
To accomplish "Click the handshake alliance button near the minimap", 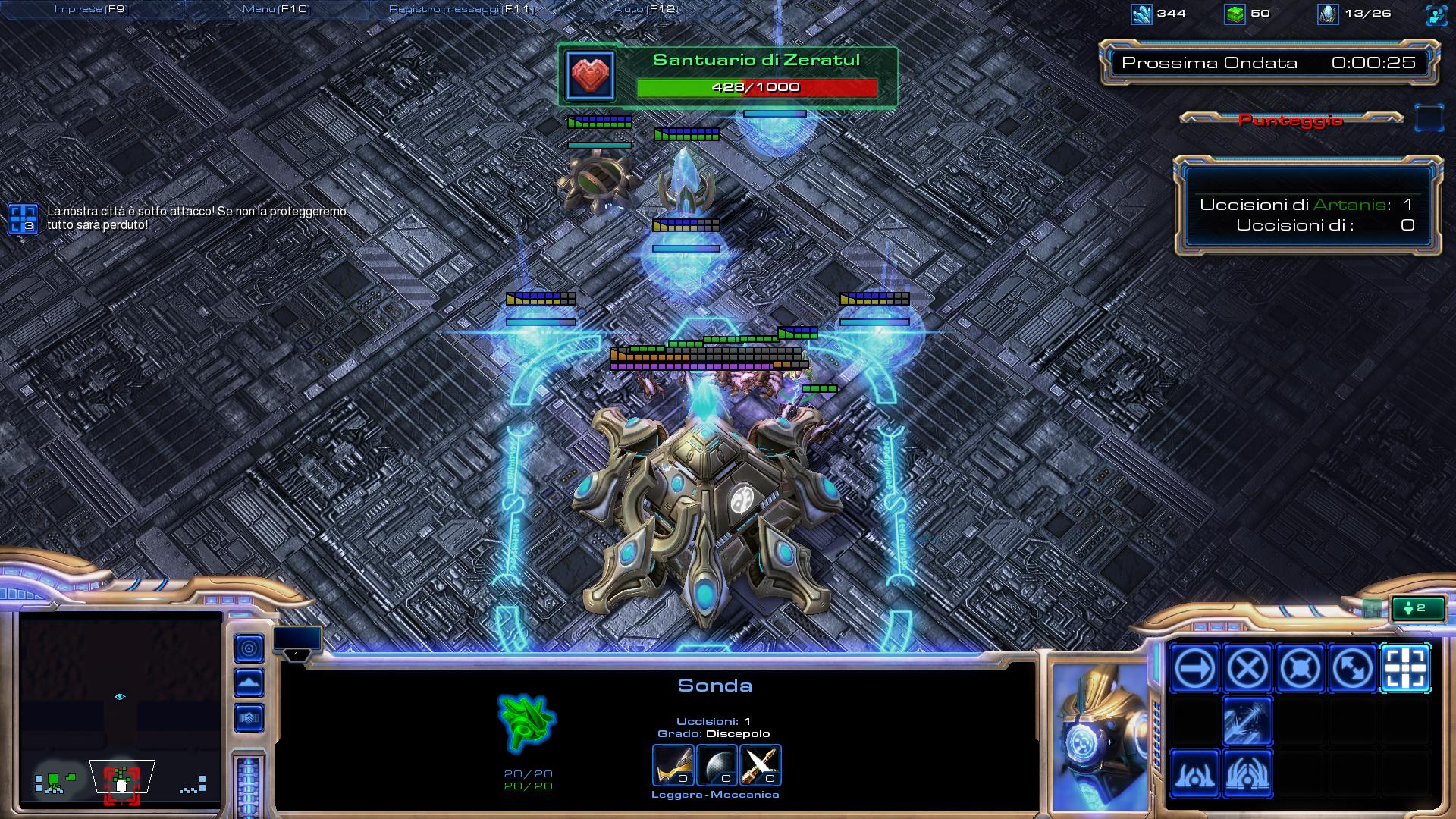I will click(249, 718).
